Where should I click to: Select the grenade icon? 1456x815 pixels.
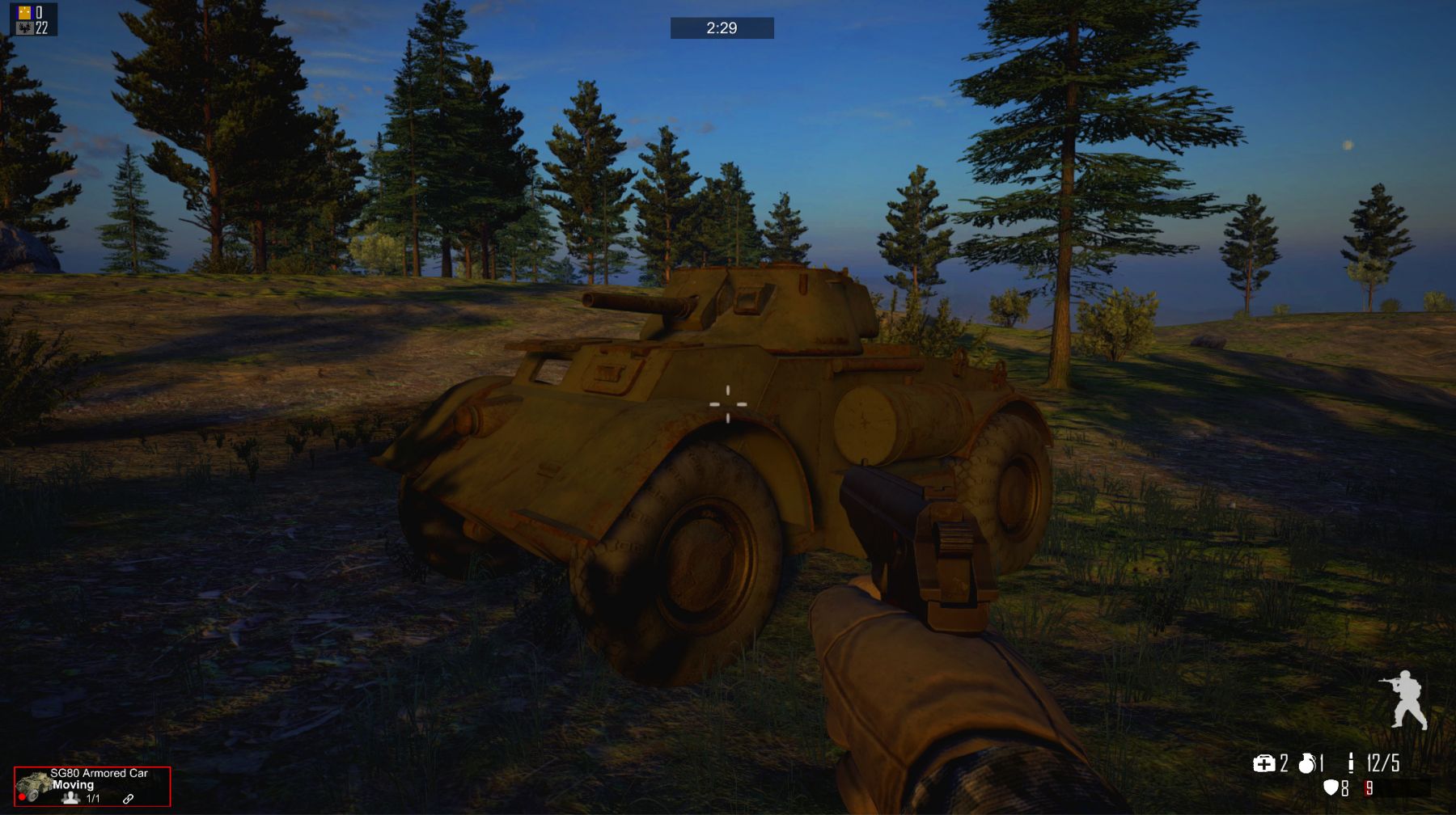pyautogui.click(x=1306, y=763)
